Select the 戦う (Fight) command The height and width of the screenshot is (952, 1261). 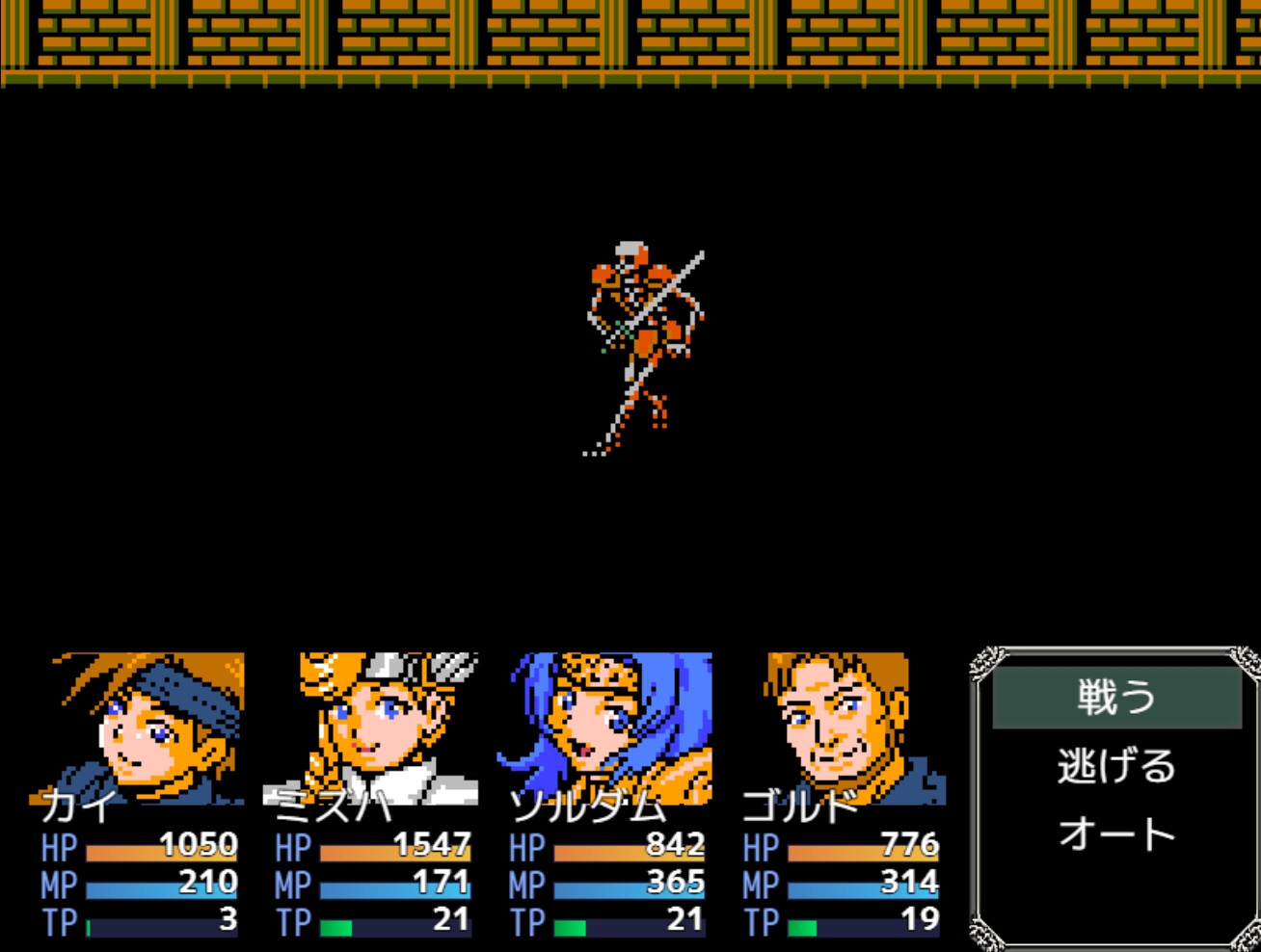(1116, 698)
